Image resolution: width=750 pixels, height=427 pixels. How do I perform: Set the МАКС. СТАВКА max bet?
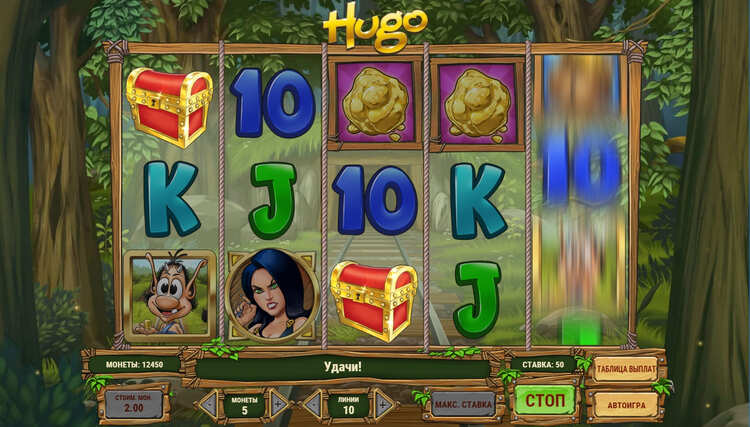pyautogui.click(x=463, y=404)
